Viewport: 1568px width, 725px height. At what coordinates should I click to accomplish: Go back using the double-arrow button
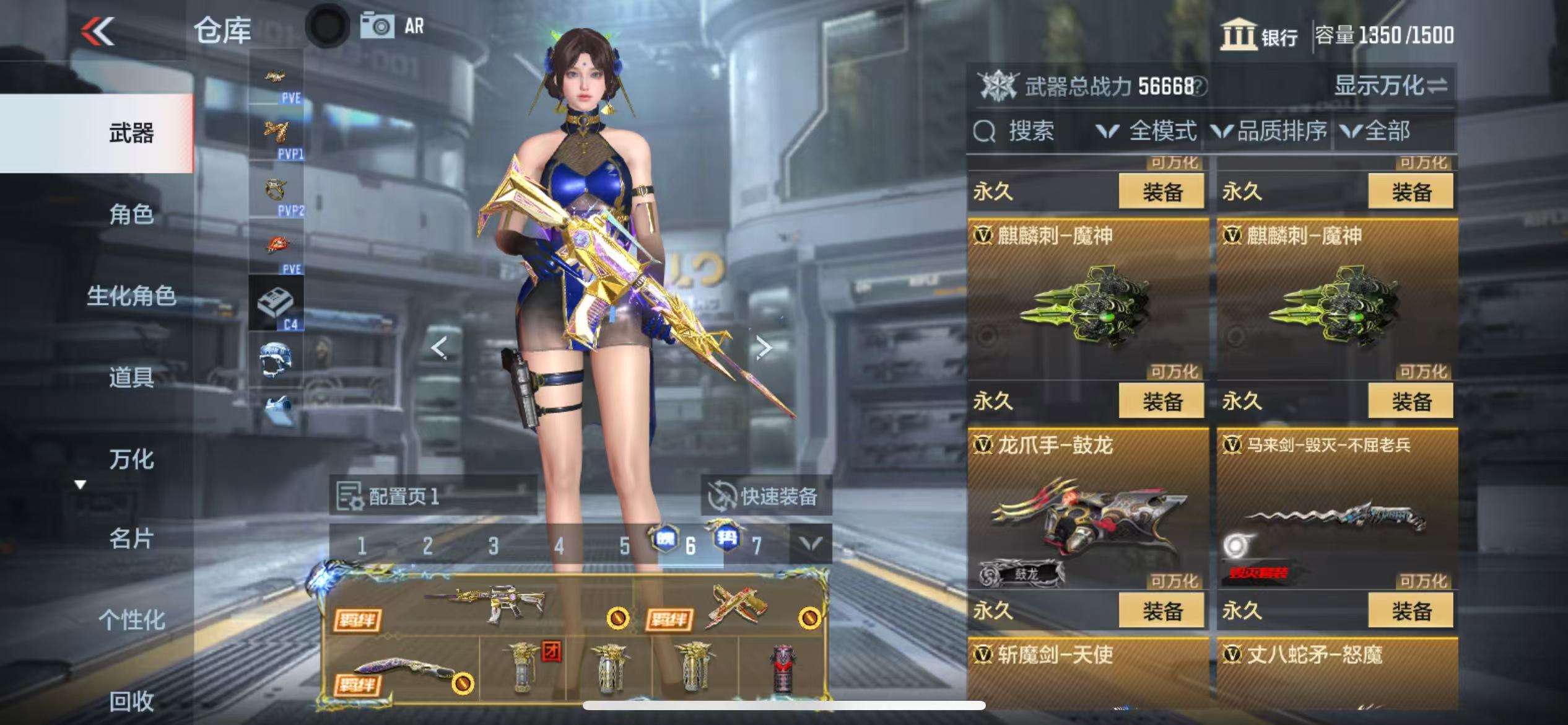coord(98,31)
